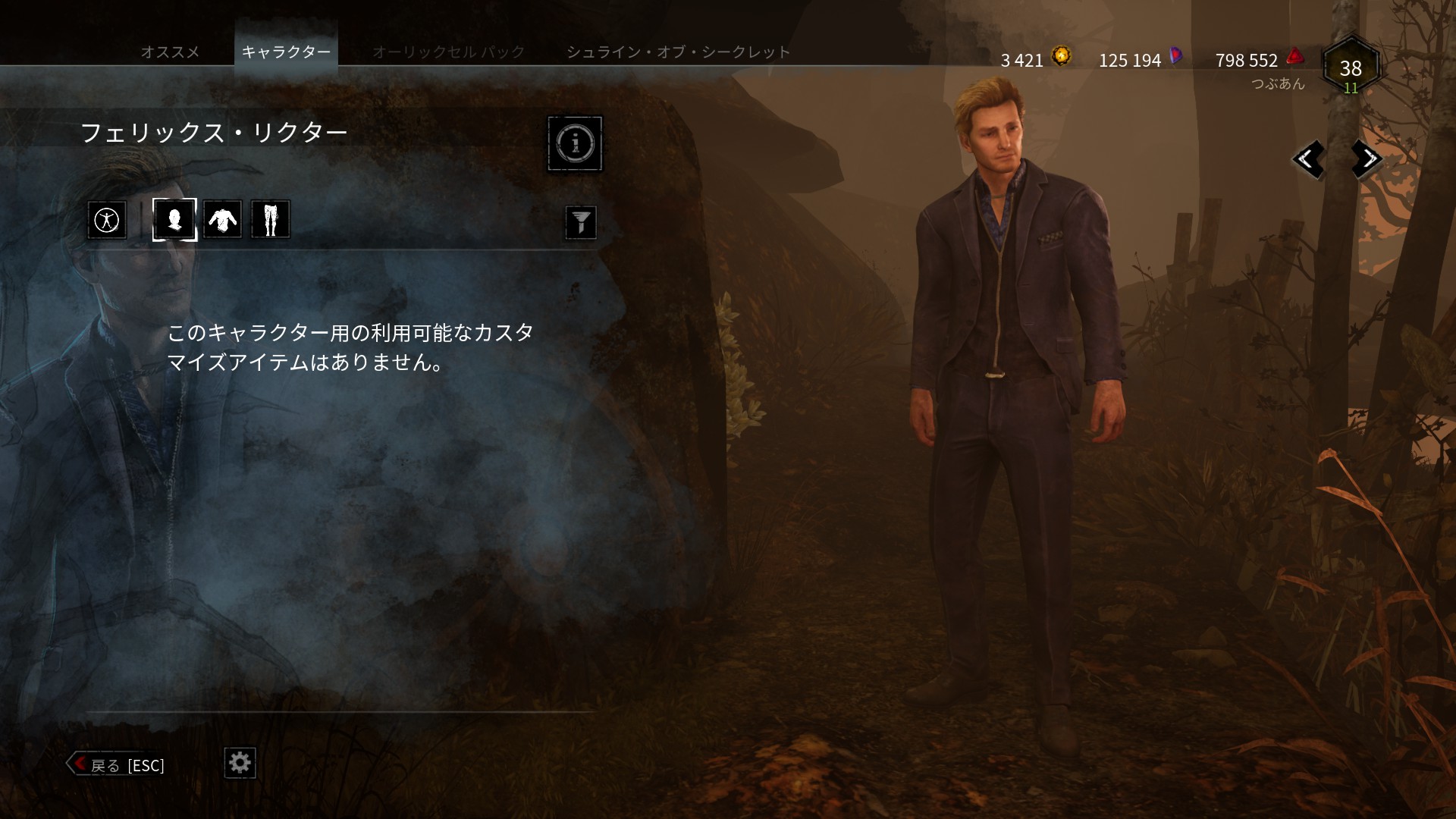This screenshot has width=1456, height=819.
Task: Select the full outfit category icon
Action: (107, 219)
